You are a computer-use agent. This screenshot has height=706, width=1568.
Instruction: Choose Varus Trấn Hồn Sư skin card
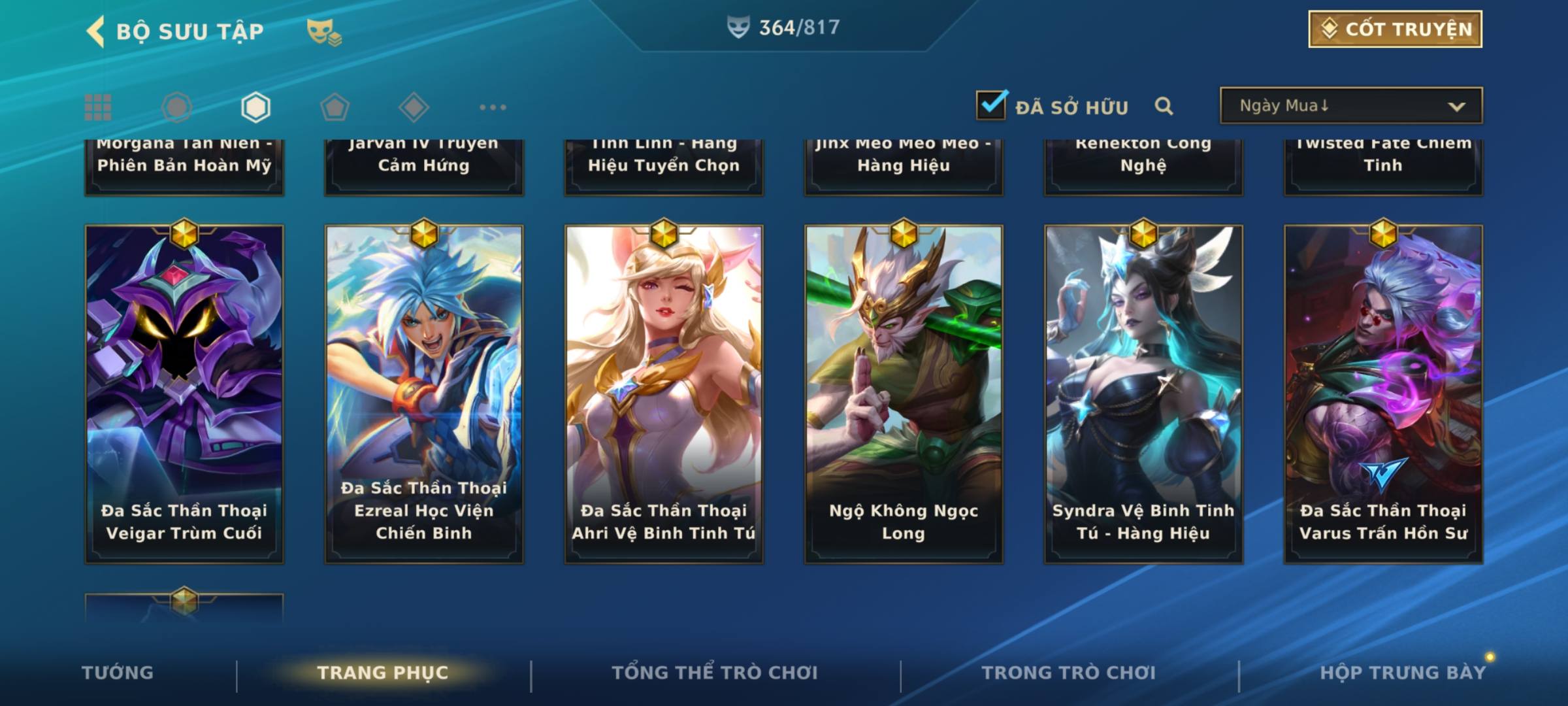1383,394
